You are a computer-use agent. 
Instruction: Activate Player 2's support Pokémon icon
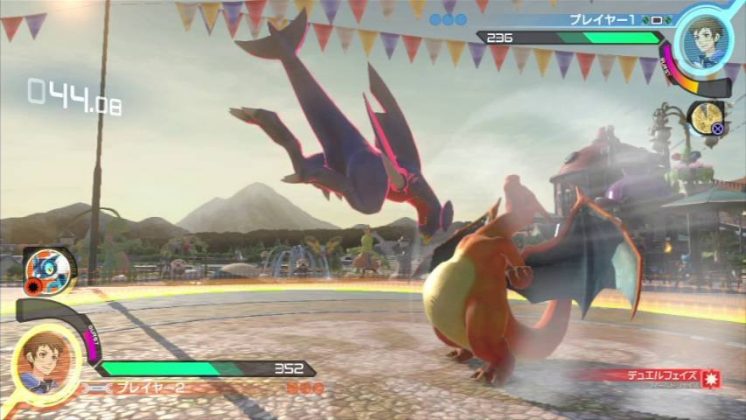tap(44, 269)
